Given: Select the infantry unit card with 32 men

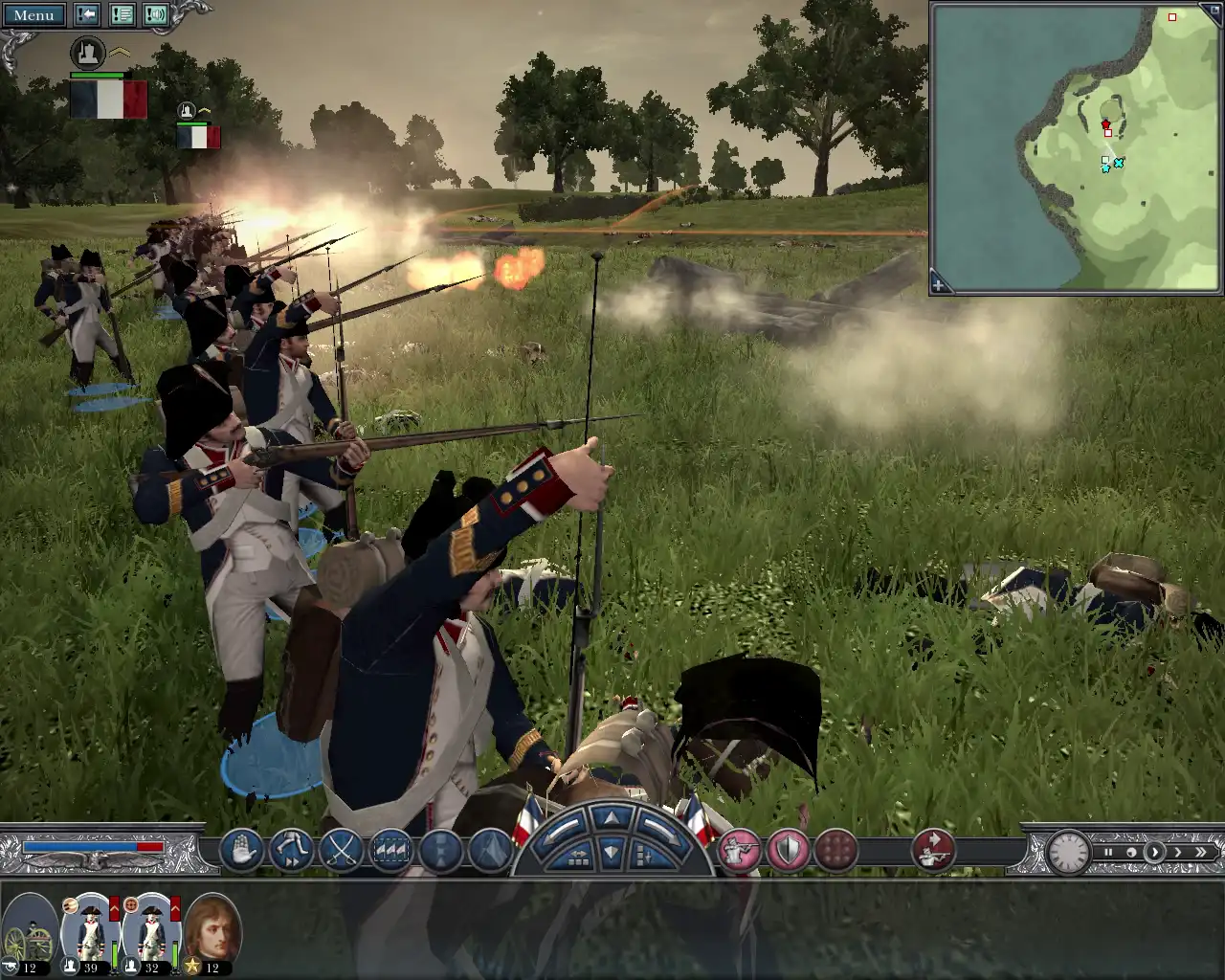Looking at the screenshot, I should [151, 933].
